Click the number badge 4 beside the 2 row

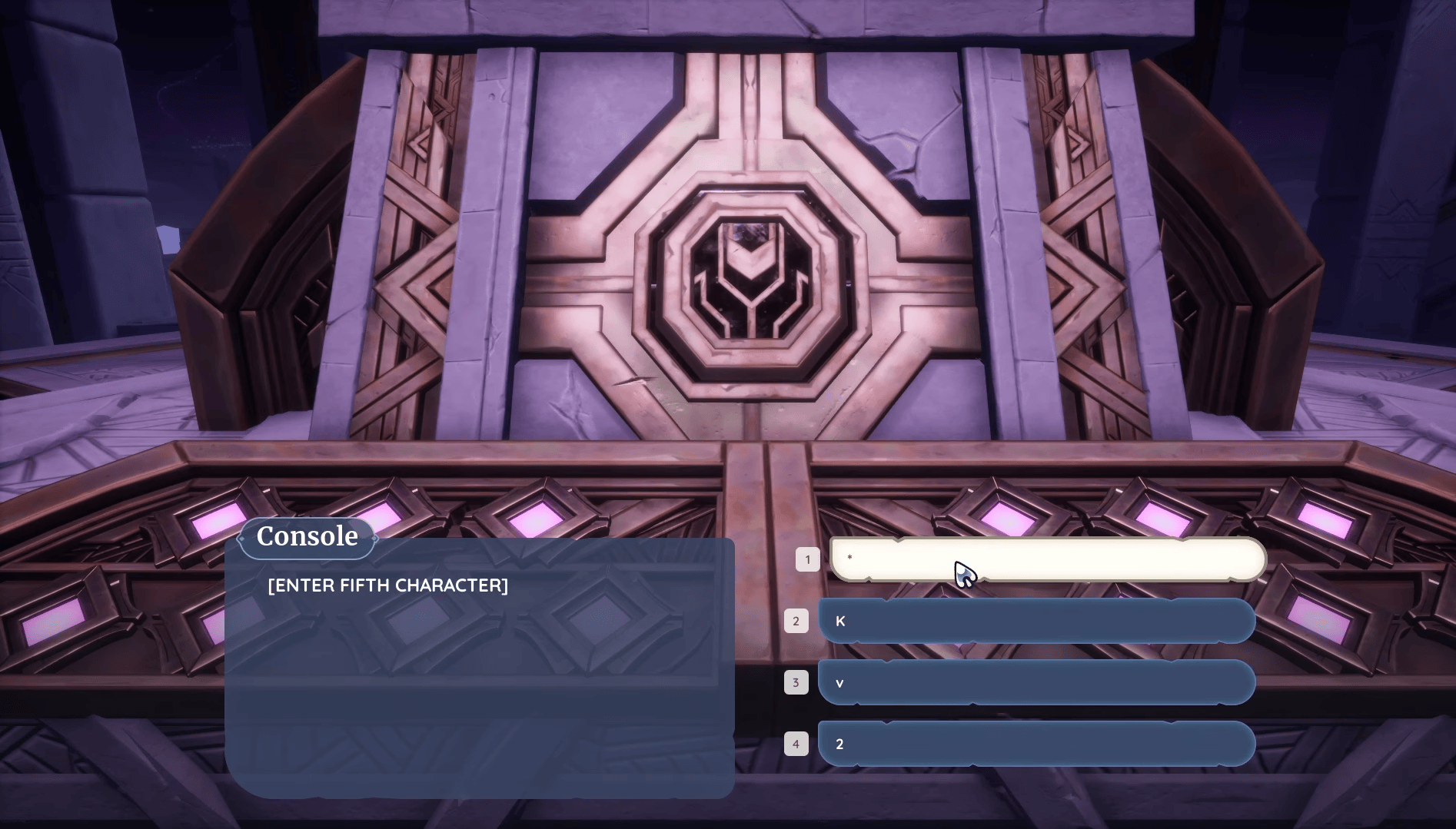[797, 743]
